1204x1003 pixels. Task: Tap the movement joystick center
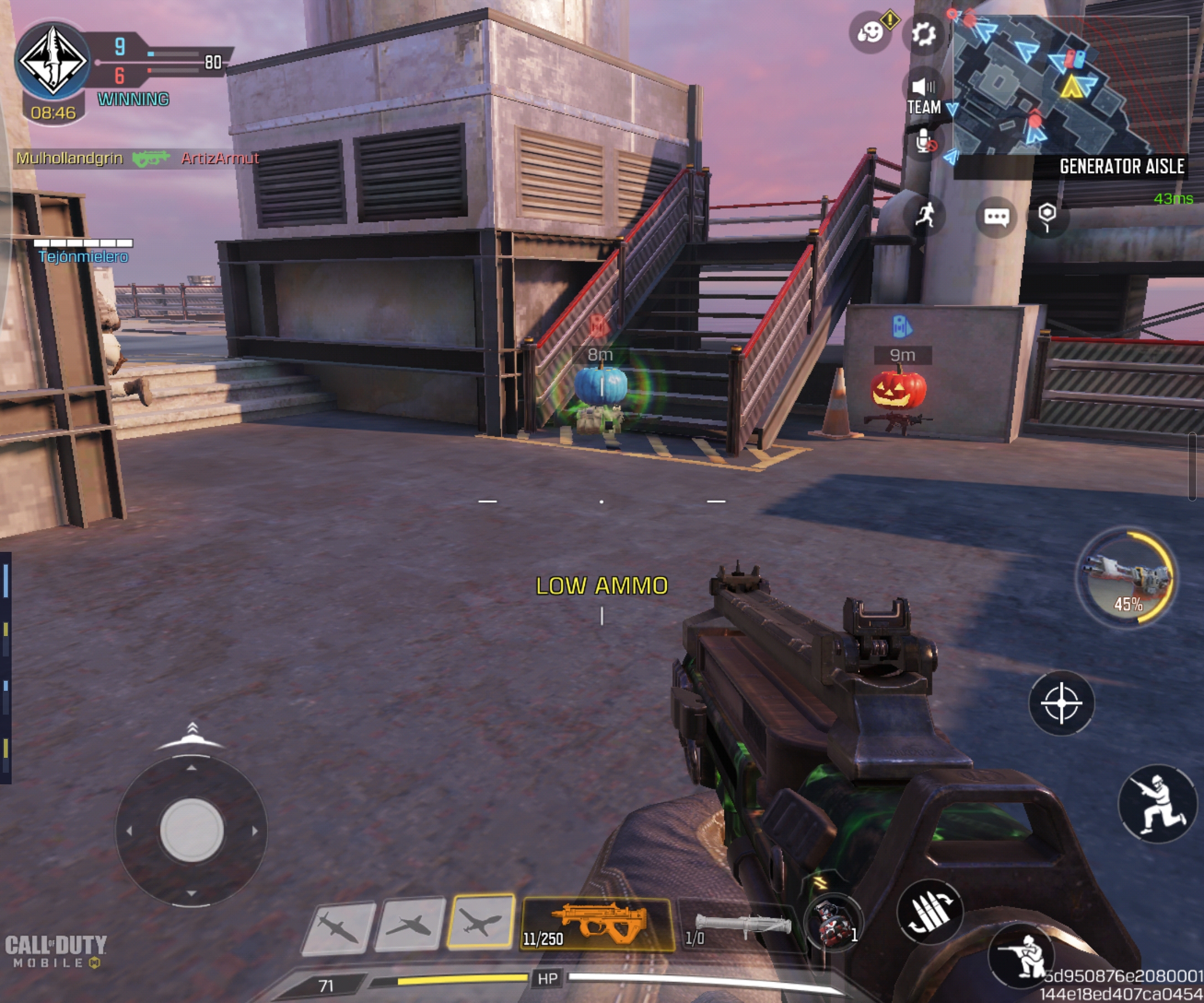point(191,830)
